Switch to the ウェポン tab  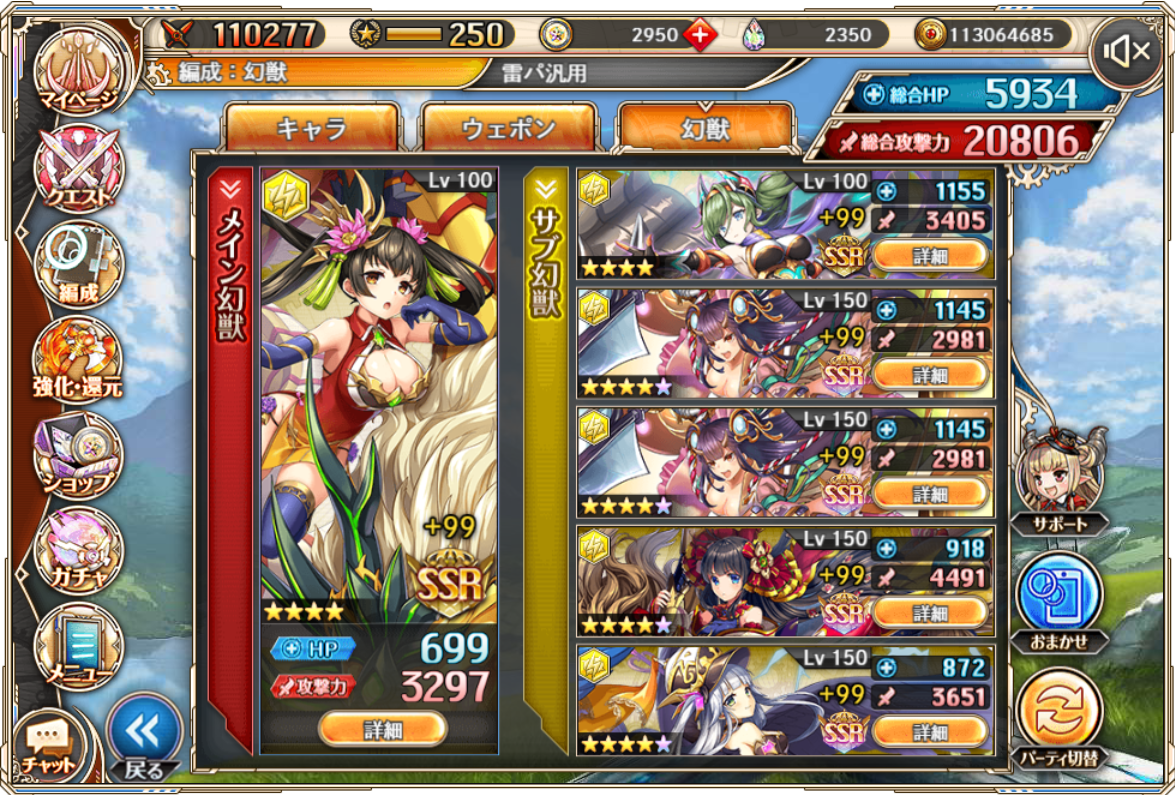[x=509, y=128]
